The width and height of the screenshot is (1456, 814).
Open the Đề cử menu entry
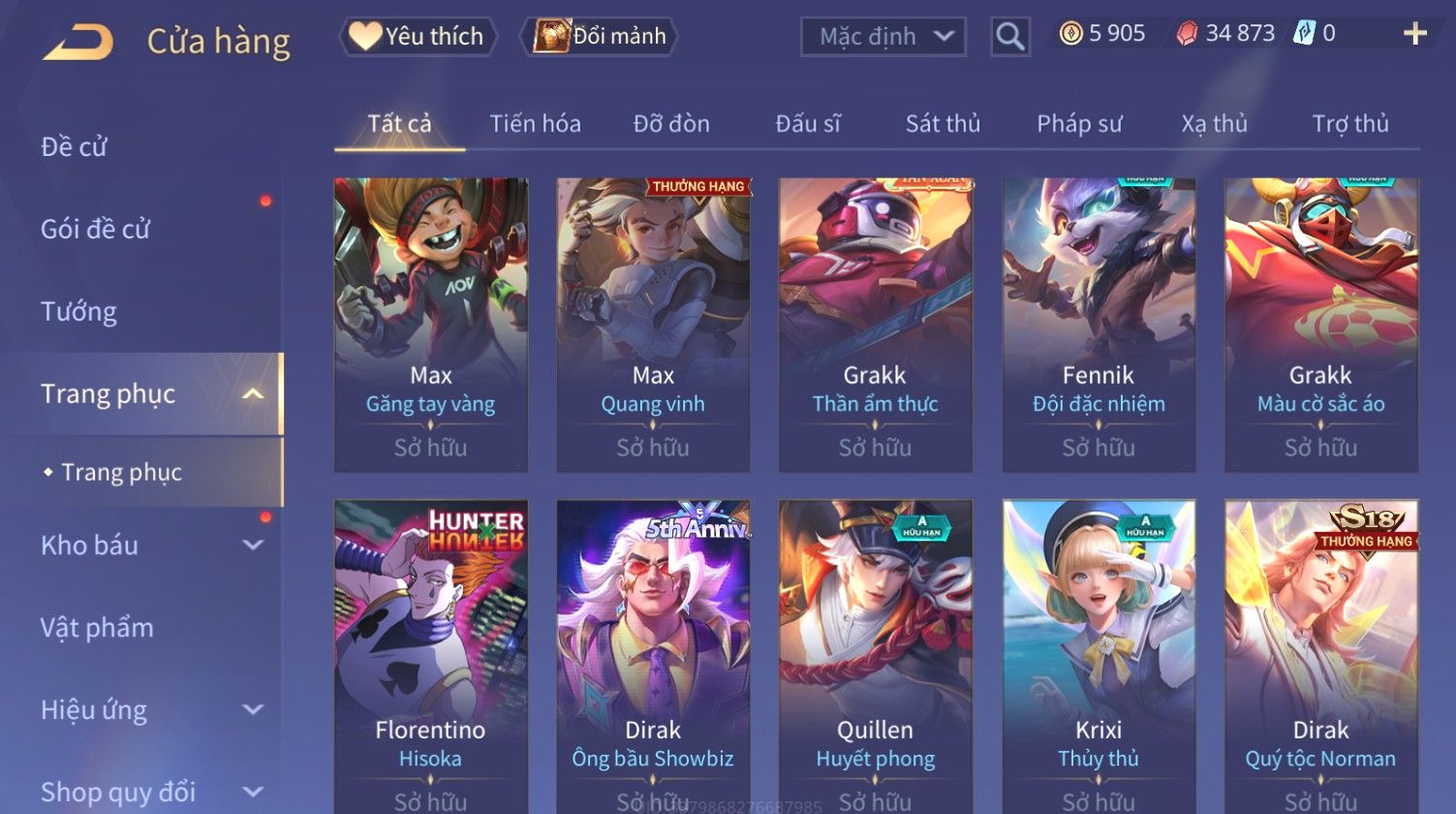[x=74, y=146]
